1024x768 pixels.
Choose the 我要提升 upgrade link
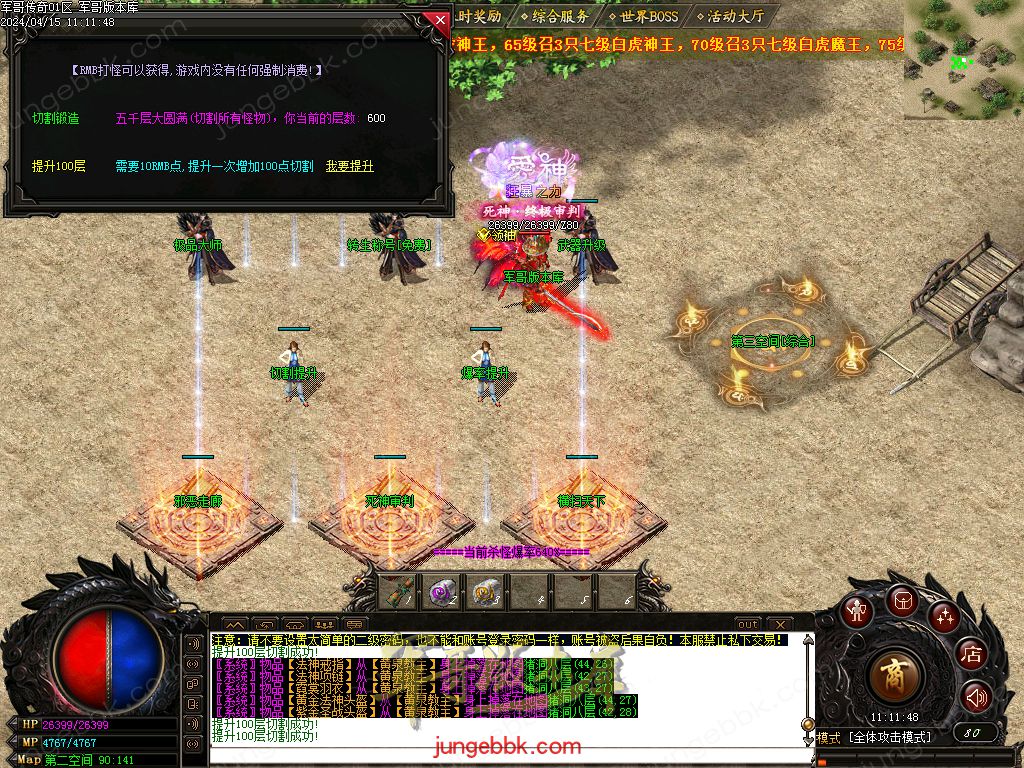pos(349,166)
